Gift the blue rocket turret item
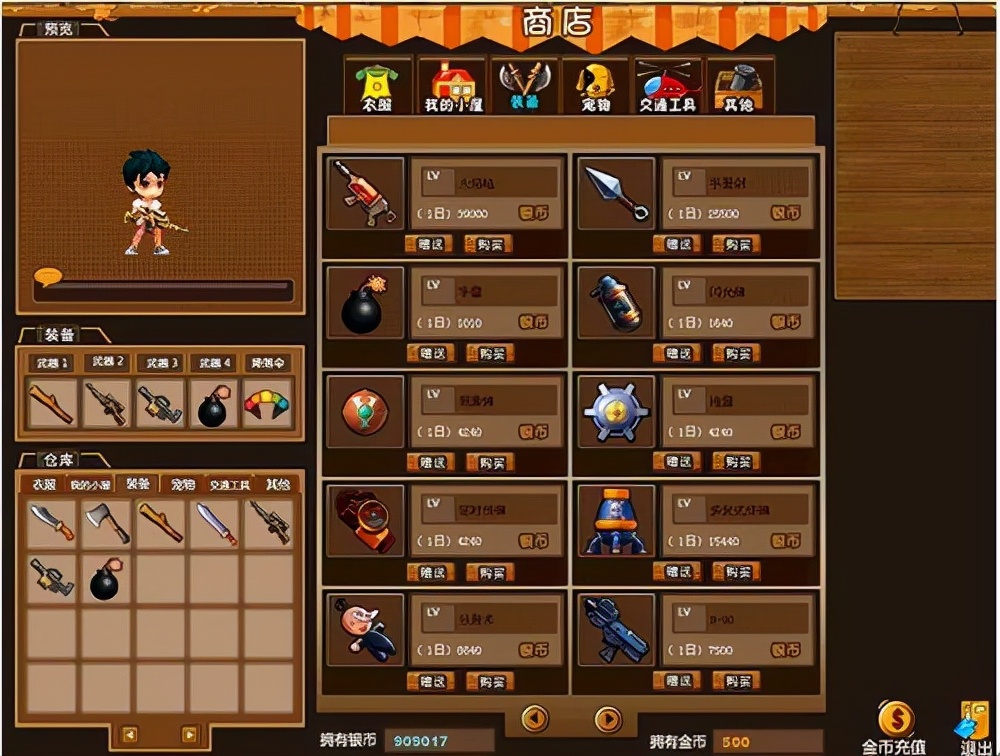1000x756 pixels. 677,572
